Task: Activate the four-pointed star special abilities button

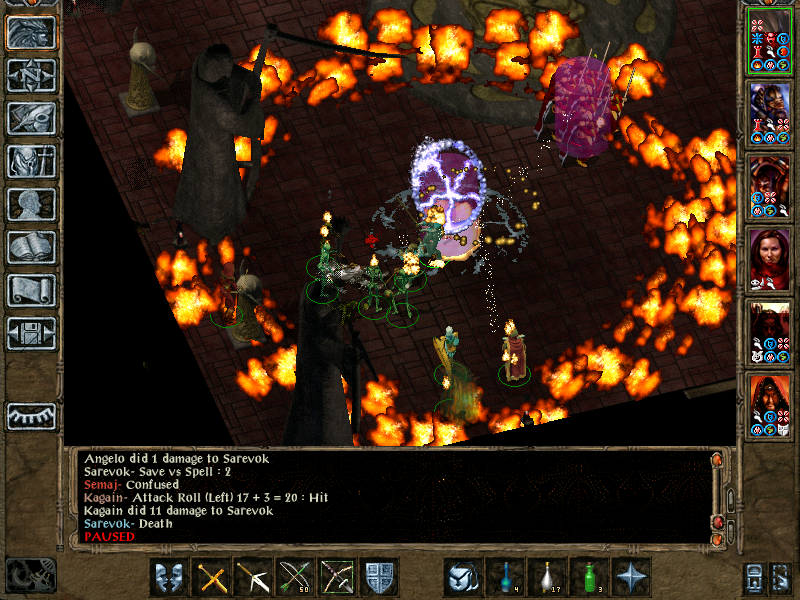Action: click(632, 578)
